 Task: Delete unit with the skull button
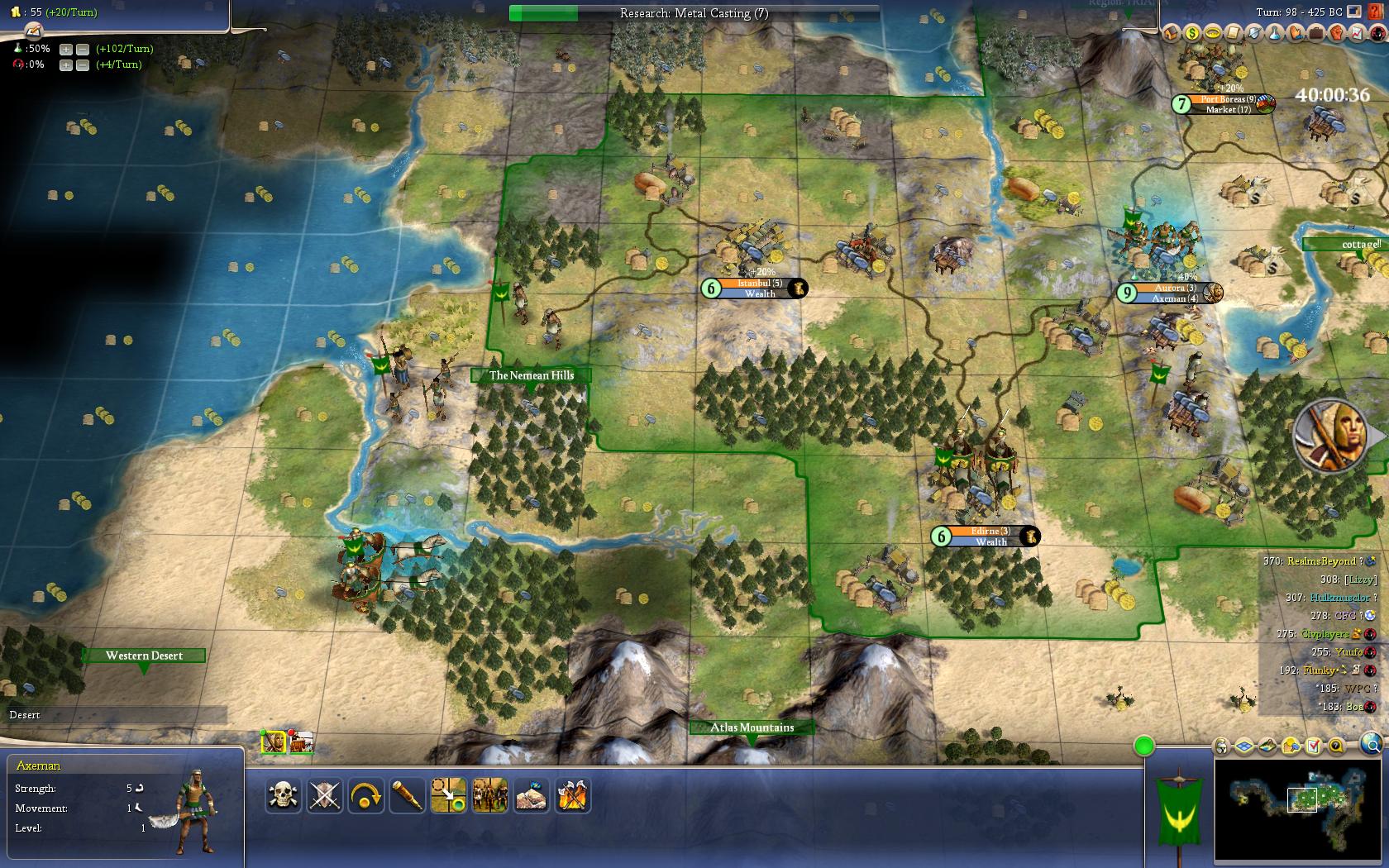[x=284, y=796]
